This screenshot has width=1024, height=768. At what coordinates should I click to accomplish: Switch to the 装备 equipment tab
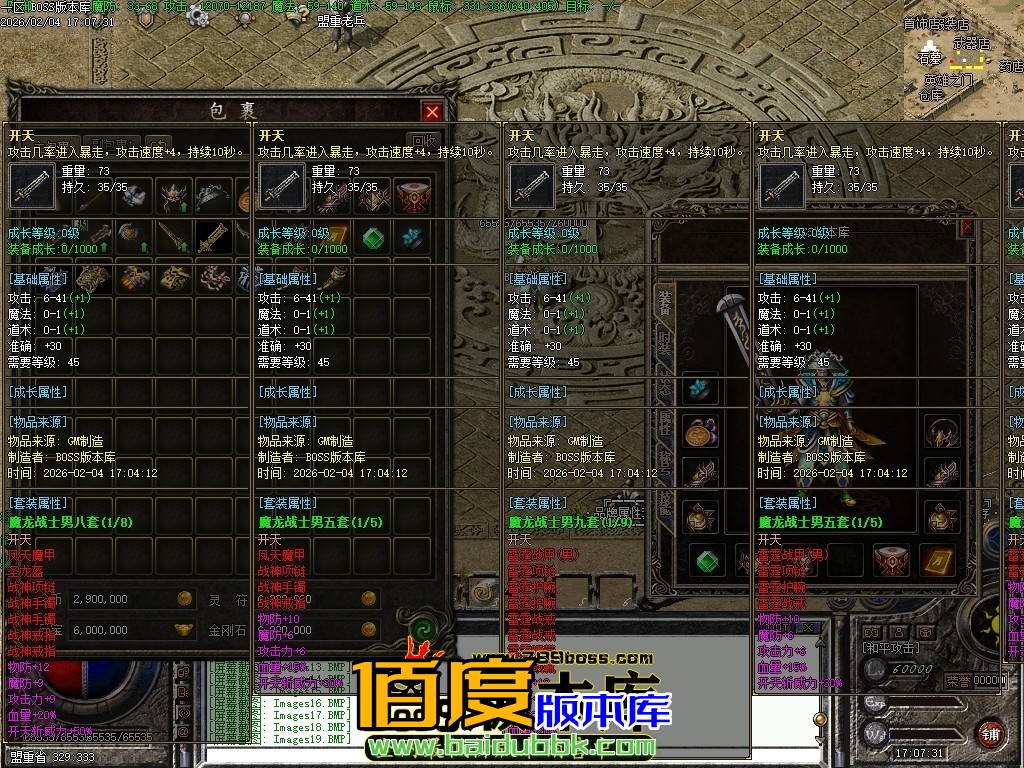(665, 302)
